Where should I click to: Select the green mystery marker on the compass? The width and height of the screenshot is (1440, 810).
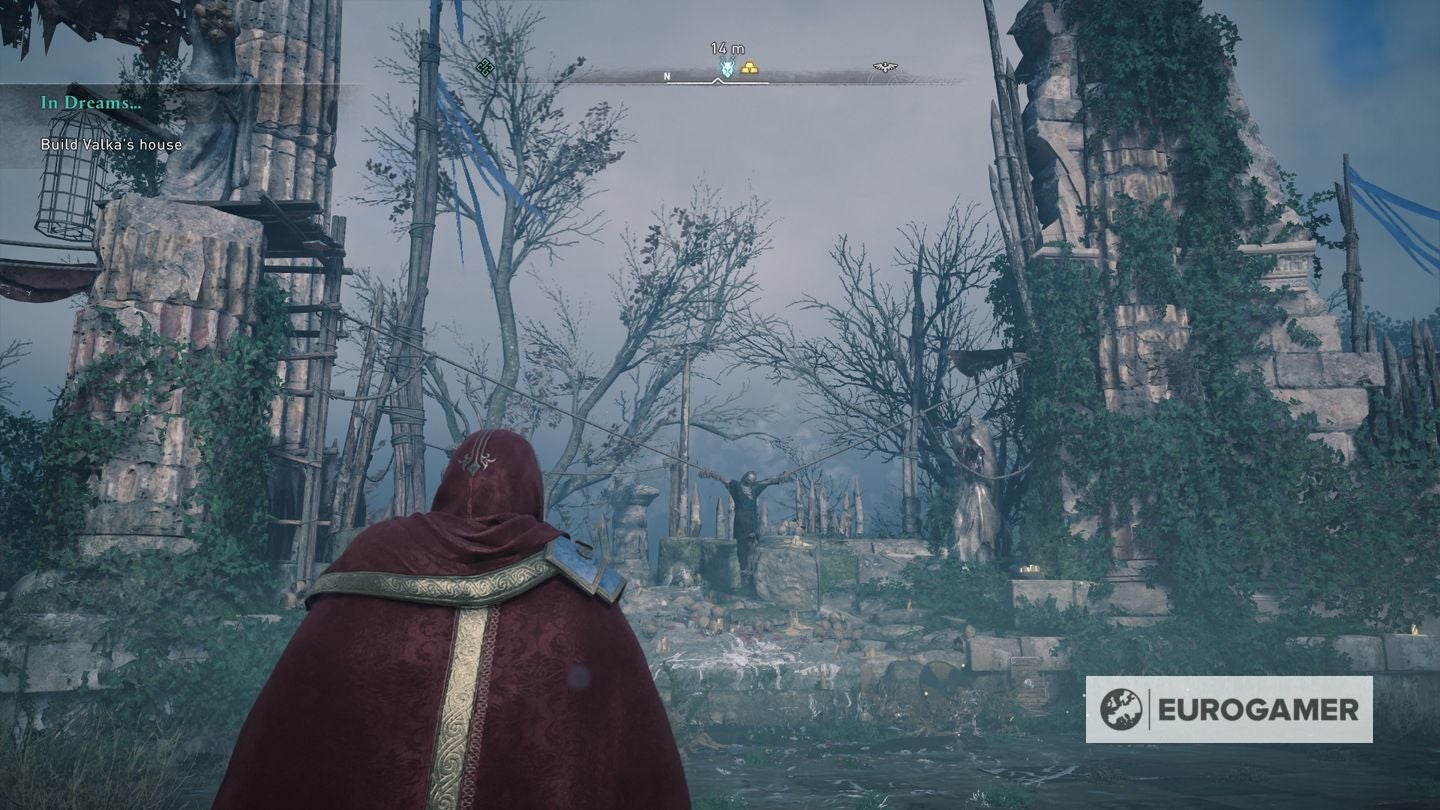point(485,68)
